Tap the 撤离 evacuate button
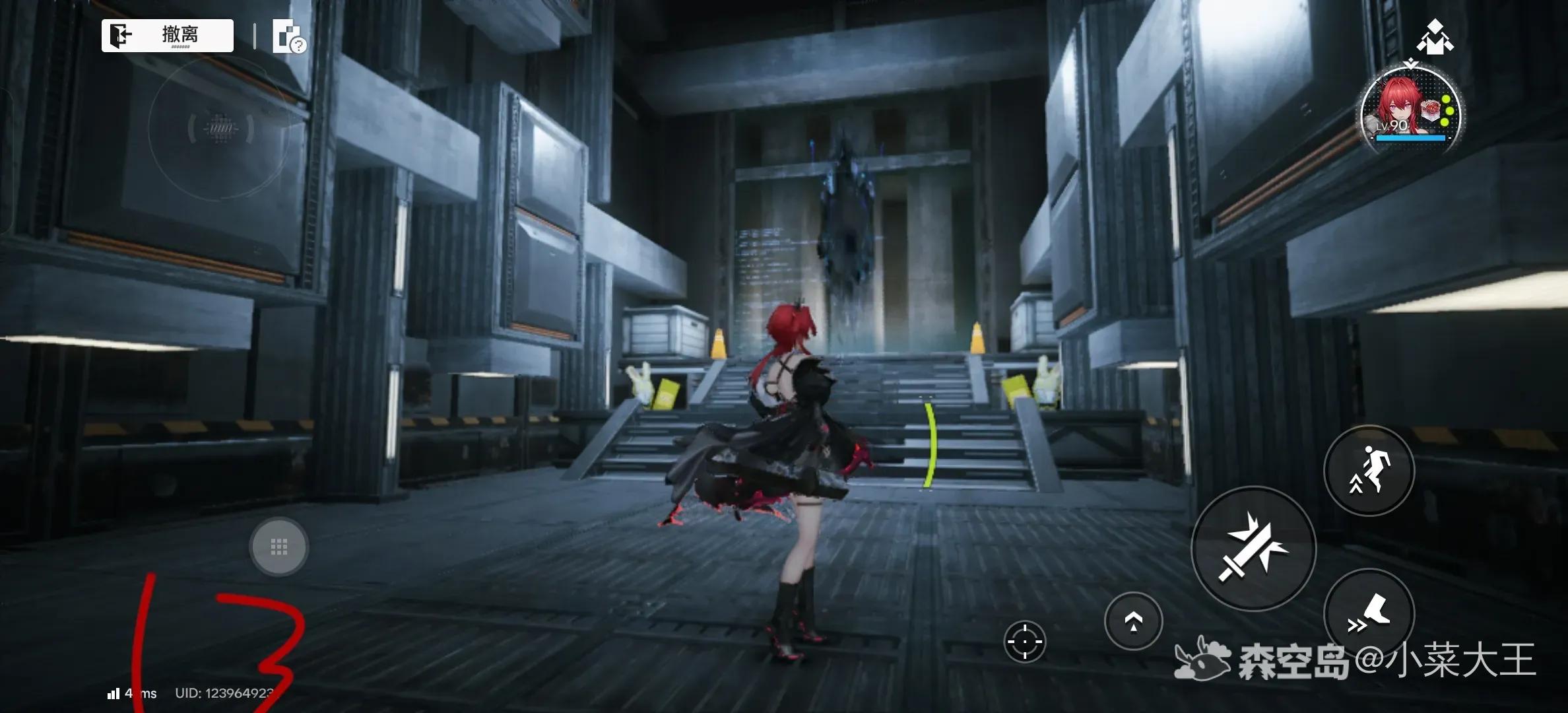Screen dimensions: 1568x713 point(168,35)
